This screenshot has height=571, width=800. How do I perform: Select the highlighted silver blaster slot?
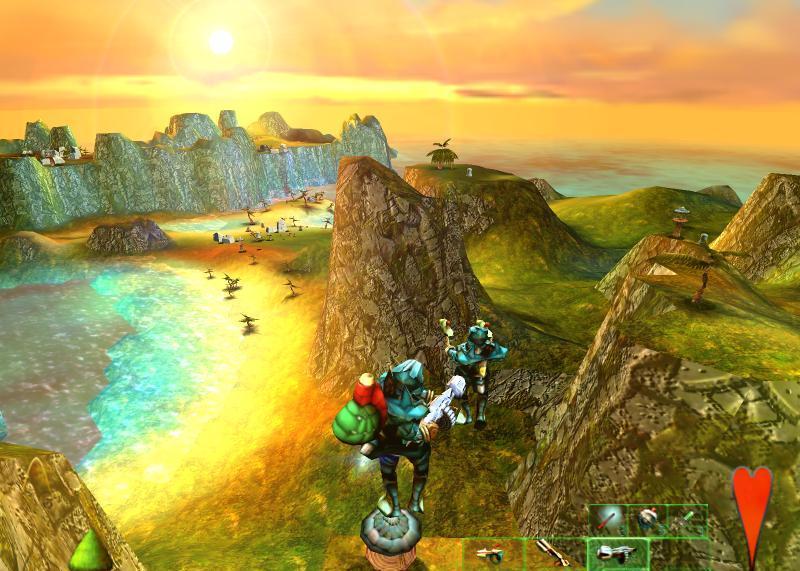(x=617, y=552)
